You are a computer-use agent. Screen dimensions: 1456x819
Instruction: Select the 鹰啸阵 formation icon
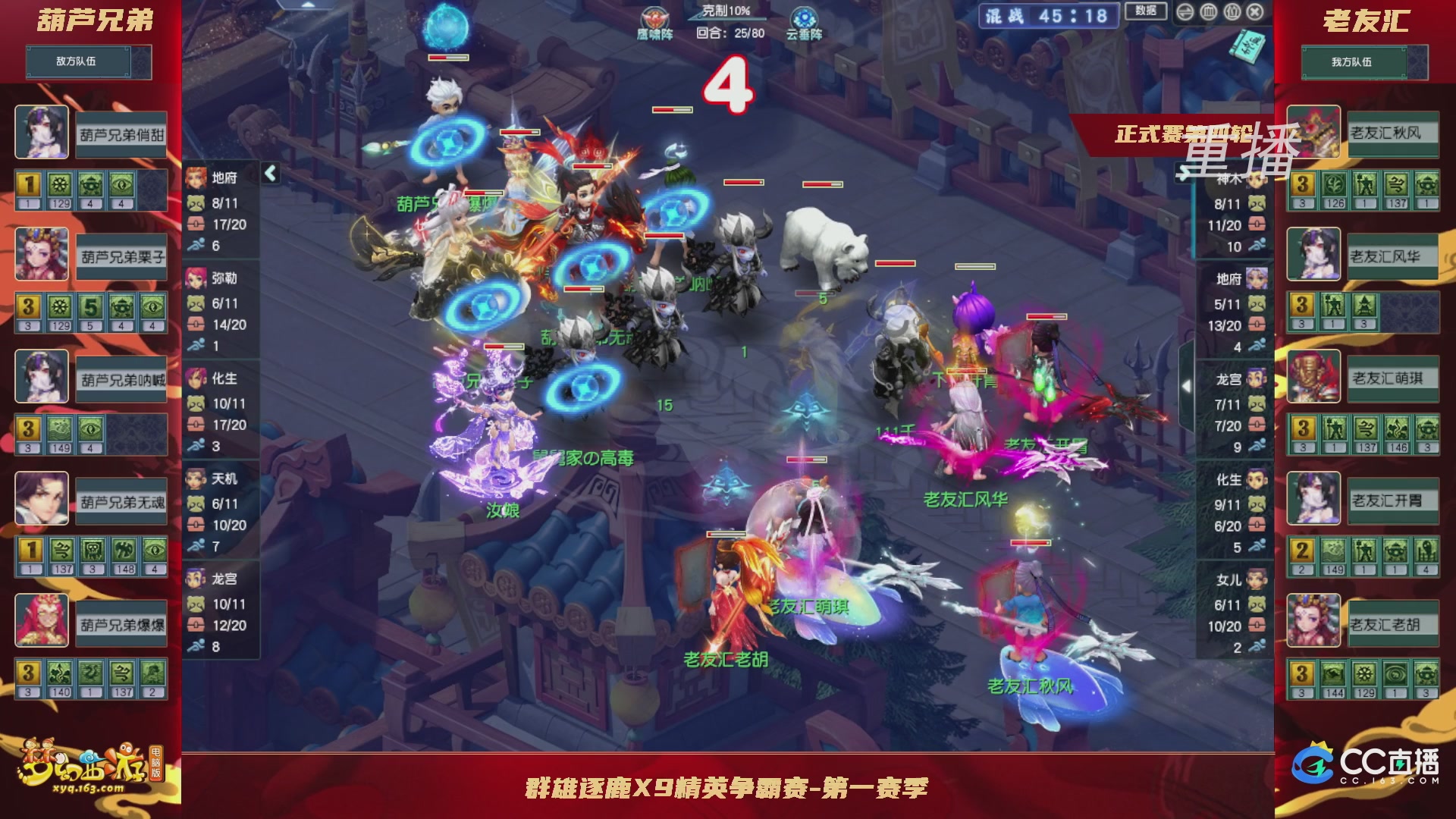(x=654, y=17)
